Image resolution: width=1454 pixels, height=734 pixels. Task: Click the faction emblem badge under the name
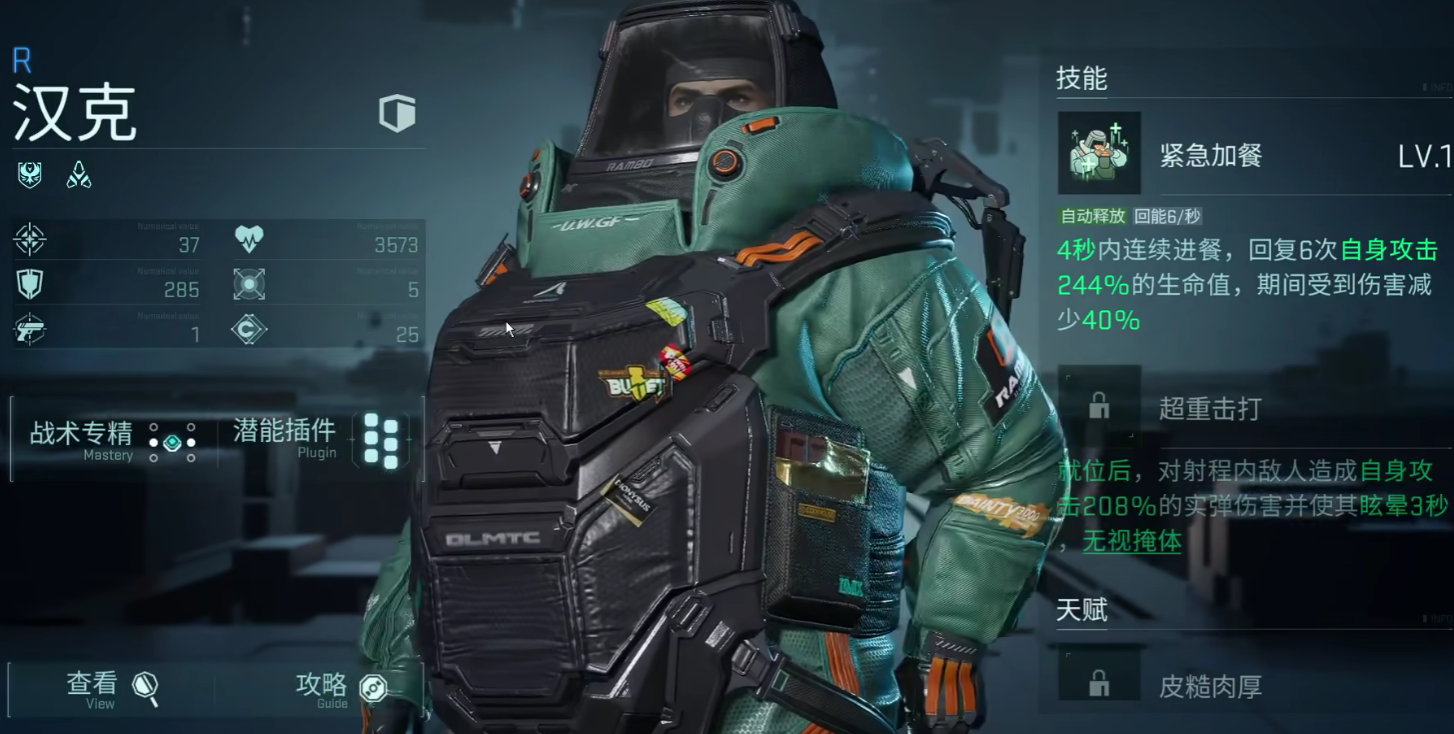[30, 176]
